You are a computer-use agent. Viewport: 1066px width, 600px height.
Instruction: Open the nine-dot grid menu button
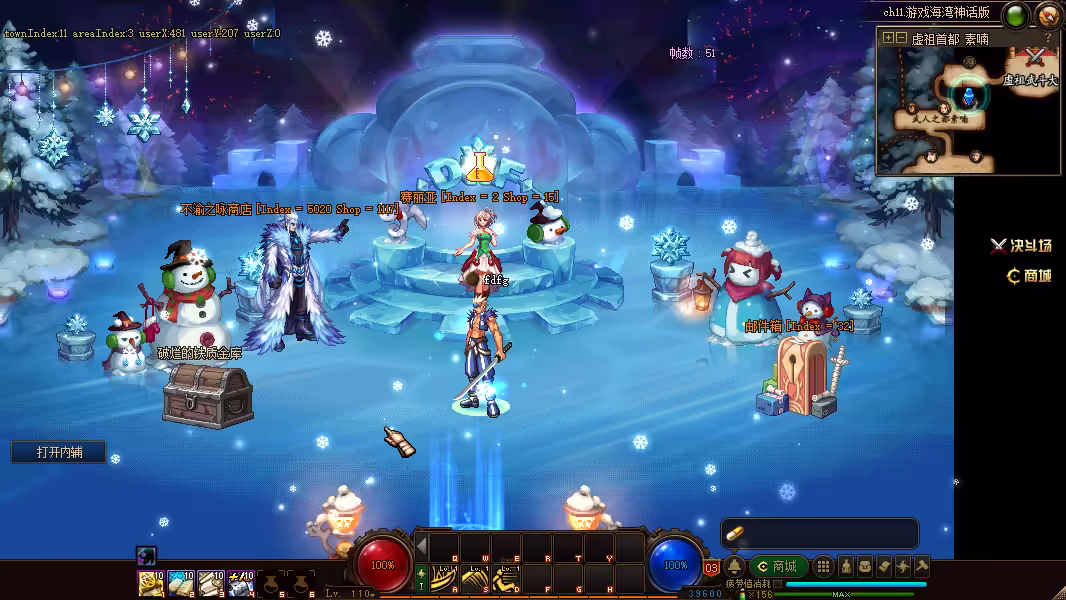point(823,566)
